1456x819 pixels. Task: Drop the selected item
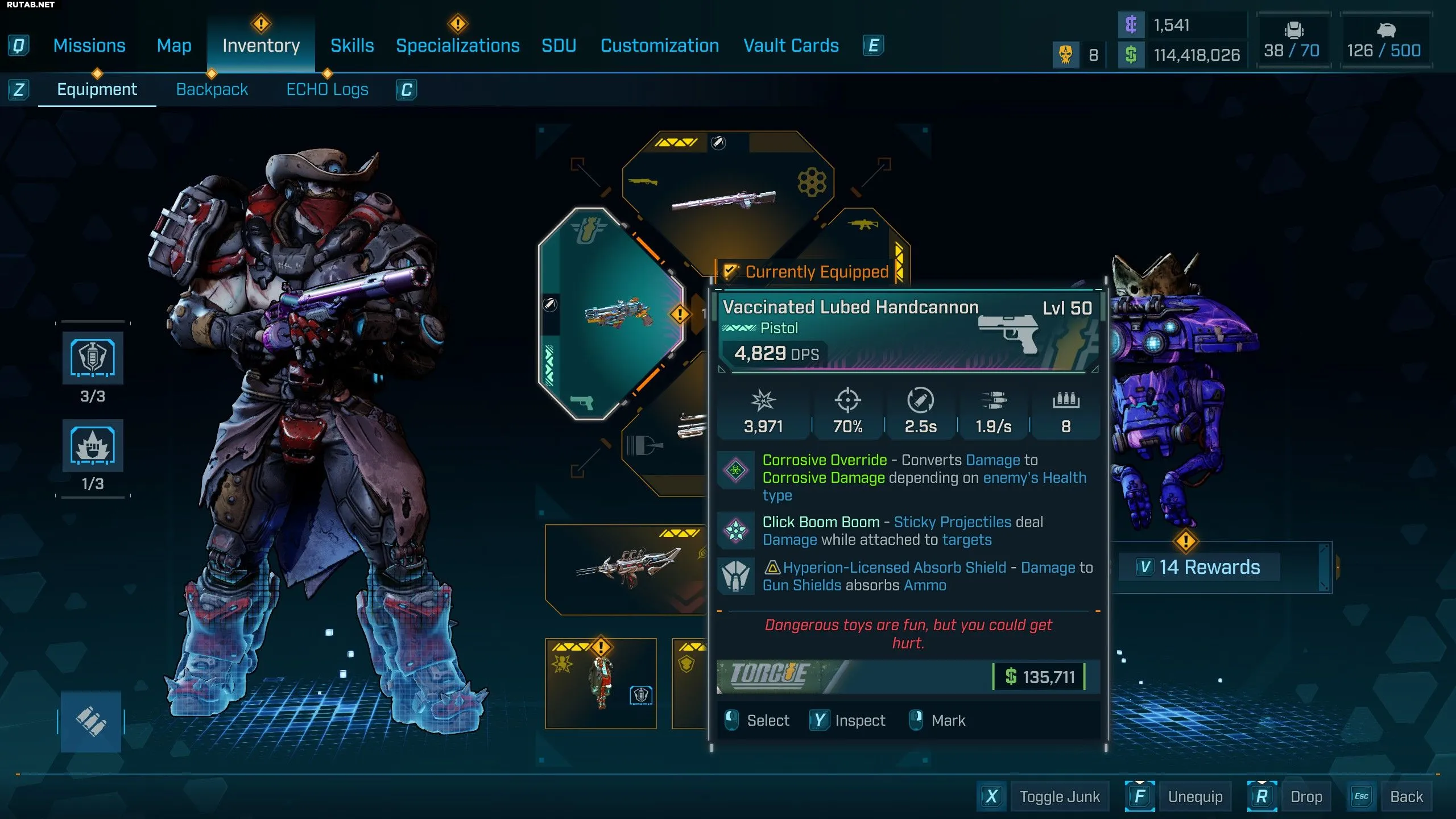click(x=1305, y=796)
